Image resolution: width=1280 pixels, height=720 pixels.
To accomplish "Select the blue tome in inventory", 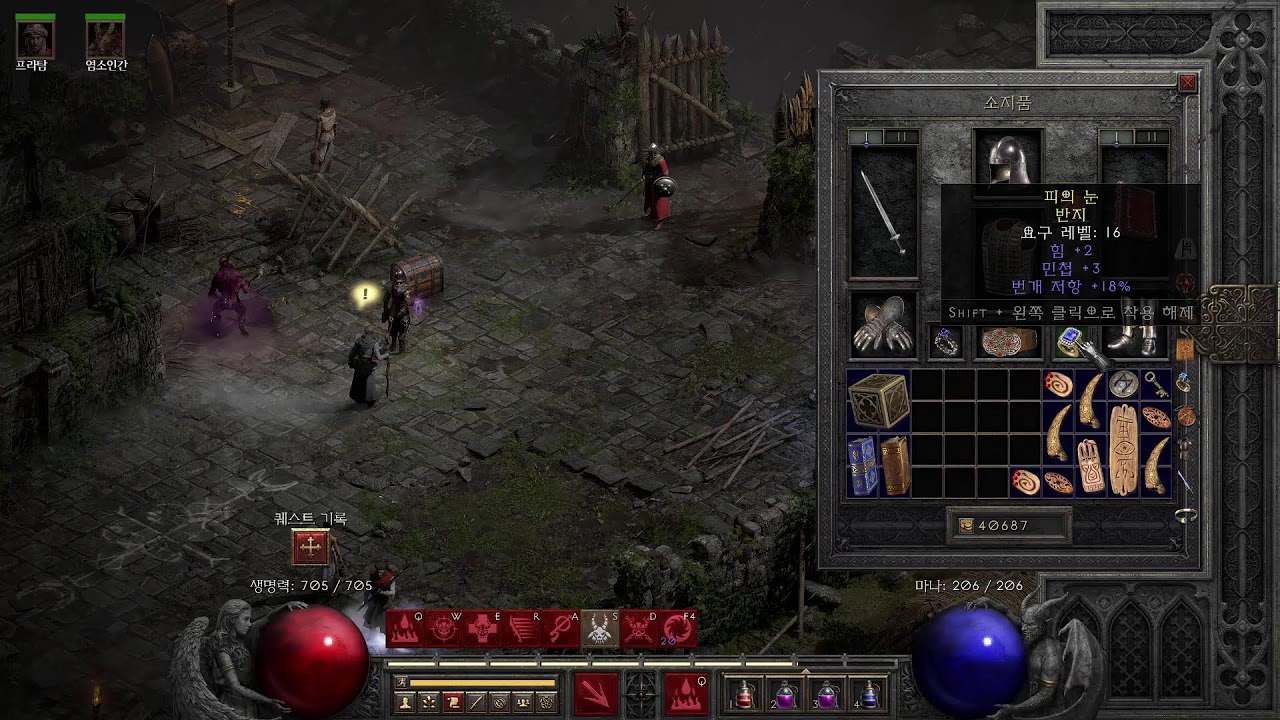I will point(863,465).
